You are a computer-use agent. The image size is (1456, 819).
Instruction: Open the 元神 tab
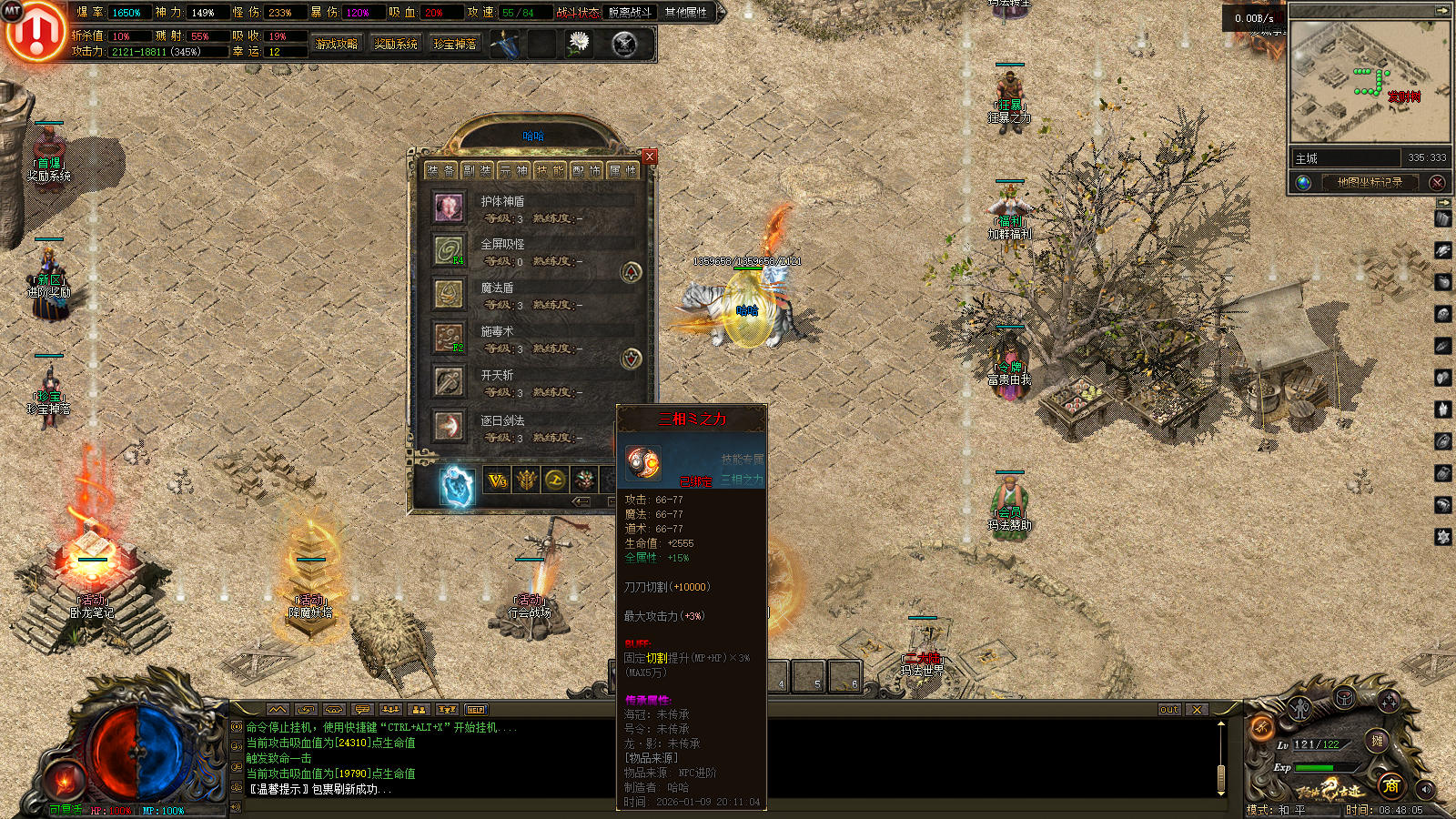click(x=514, y=170)
